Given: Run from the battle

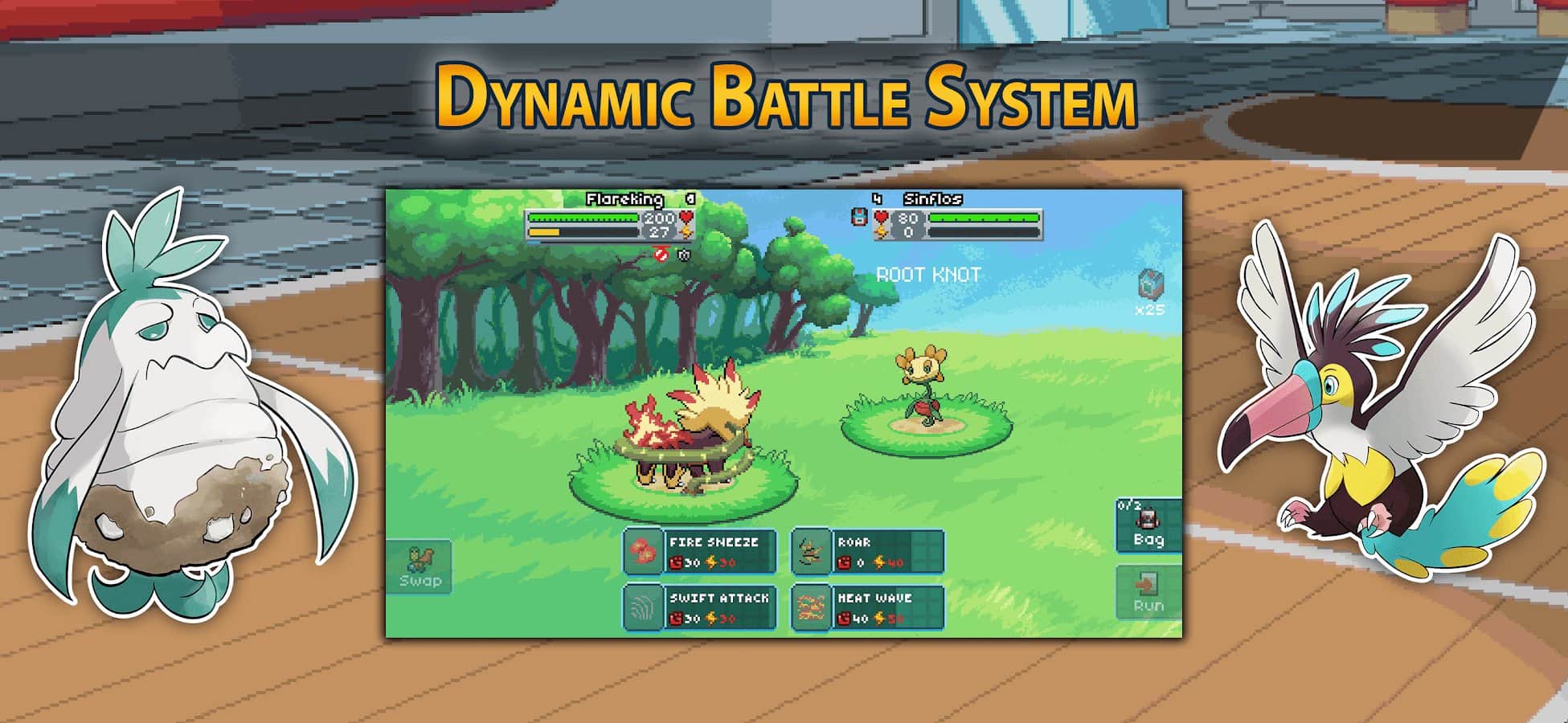Looking at the screenshot, I should pyautogui.click(x=1148, y=593).
